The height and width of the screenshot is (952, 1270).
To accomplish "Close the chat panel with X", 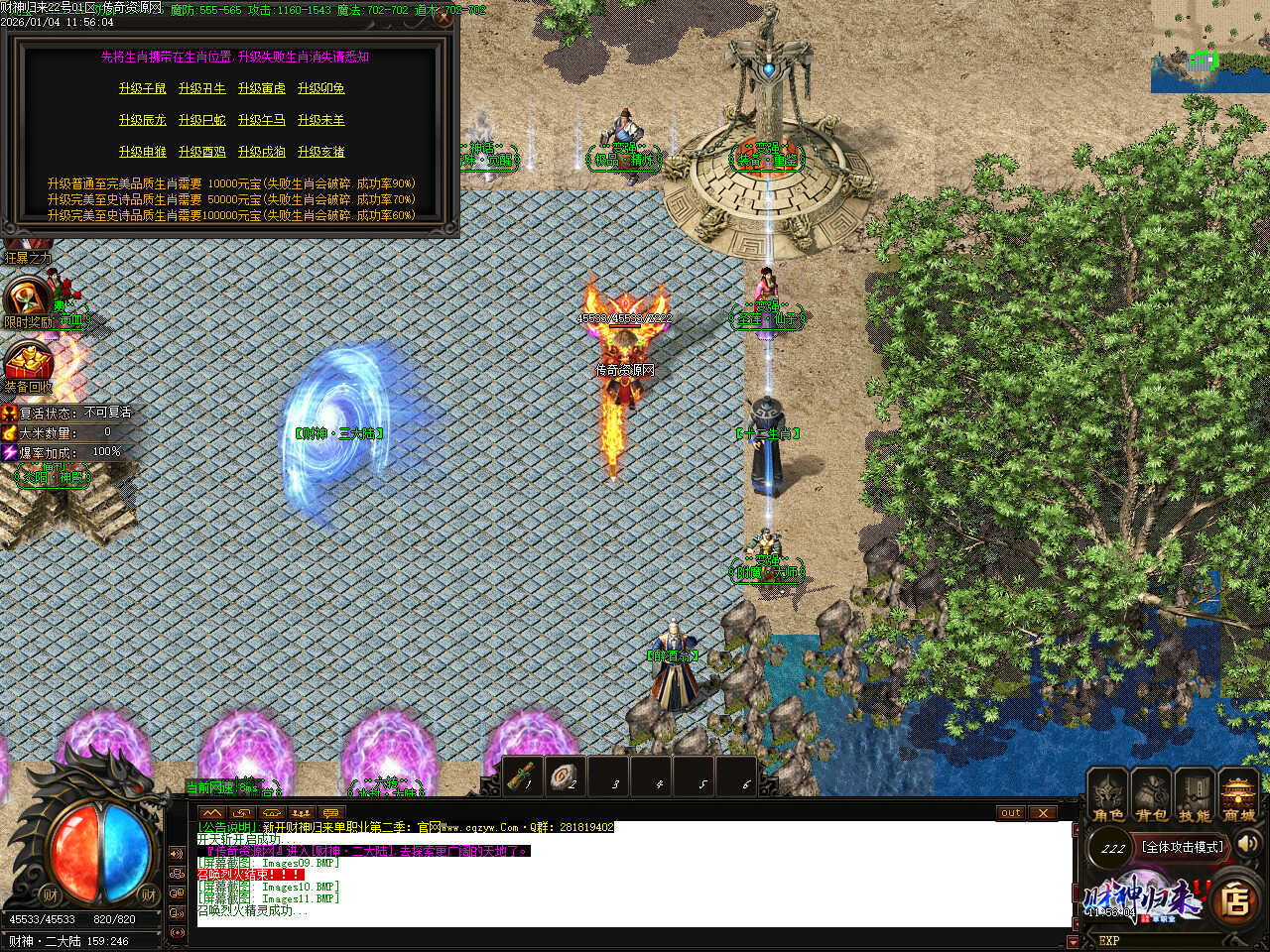I will click(x=1042, y=813).
